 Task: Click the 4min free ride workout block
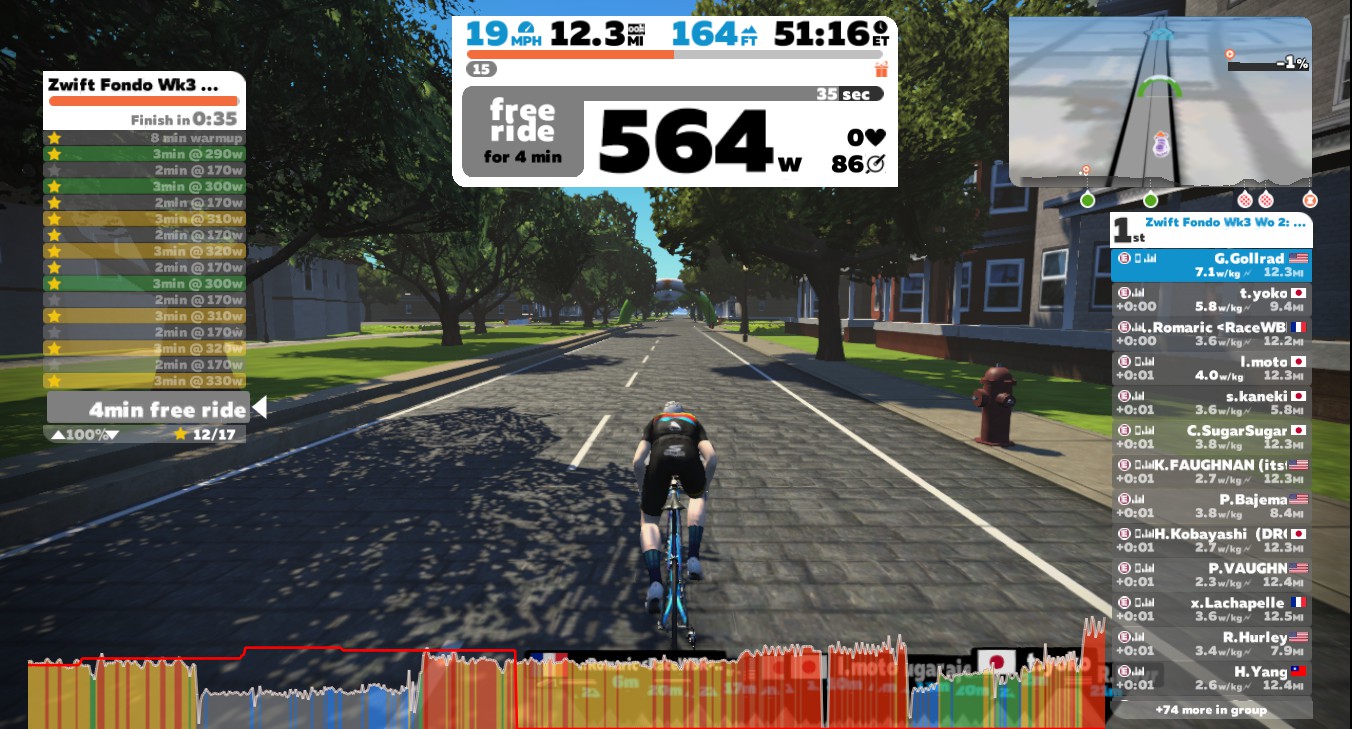point(147,409)
